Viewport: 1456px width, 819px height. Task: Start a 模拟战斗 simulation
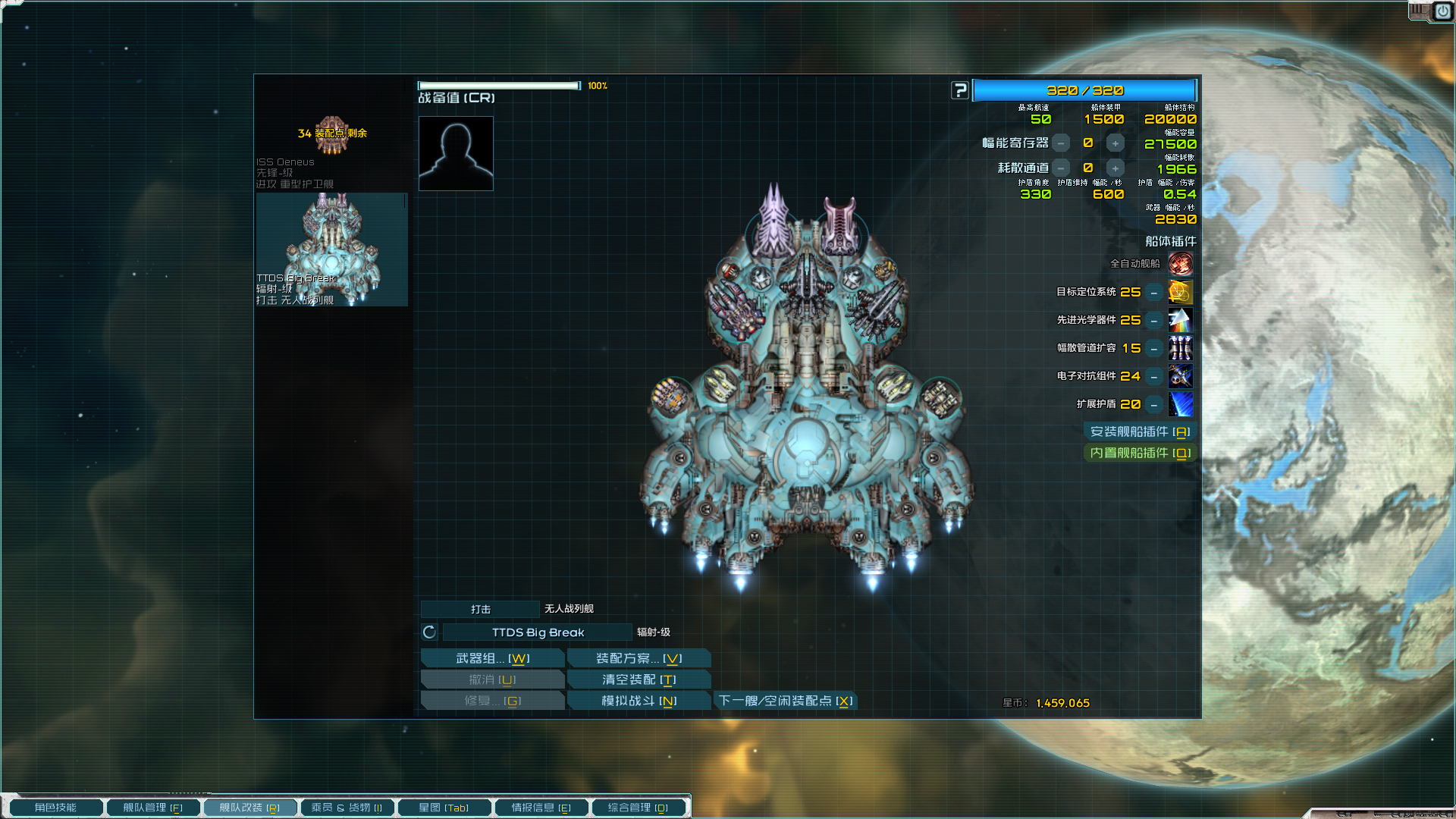(x=639, y=701)
